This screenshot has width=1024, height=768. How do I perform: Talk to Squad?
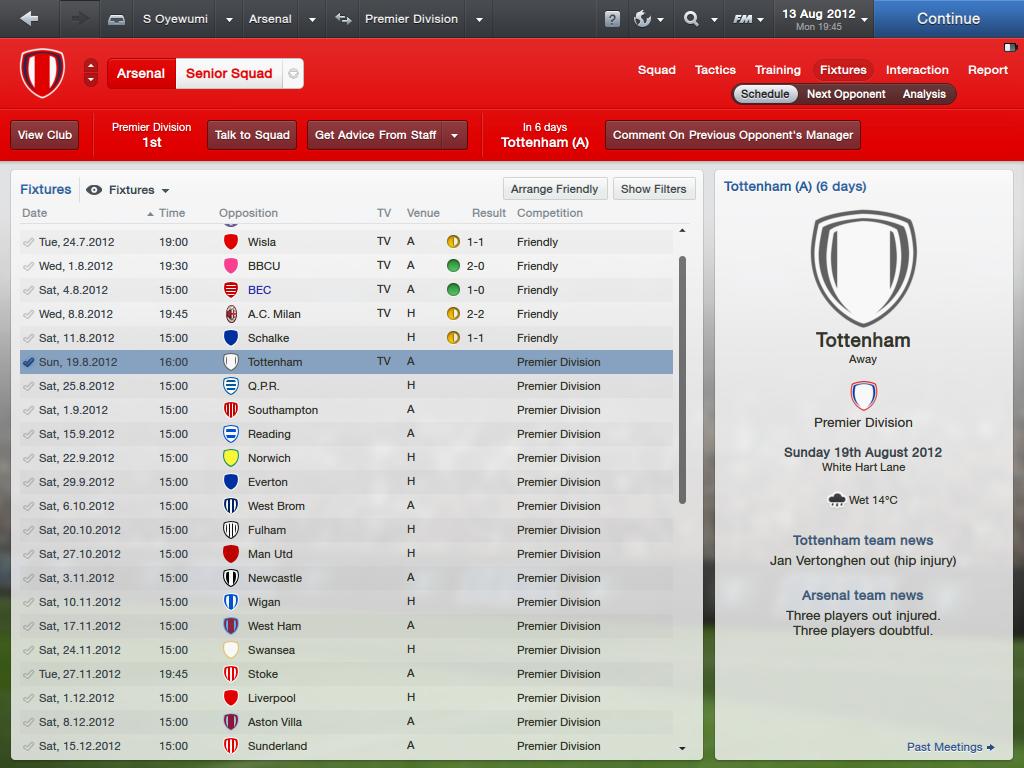tap(252, 135)
